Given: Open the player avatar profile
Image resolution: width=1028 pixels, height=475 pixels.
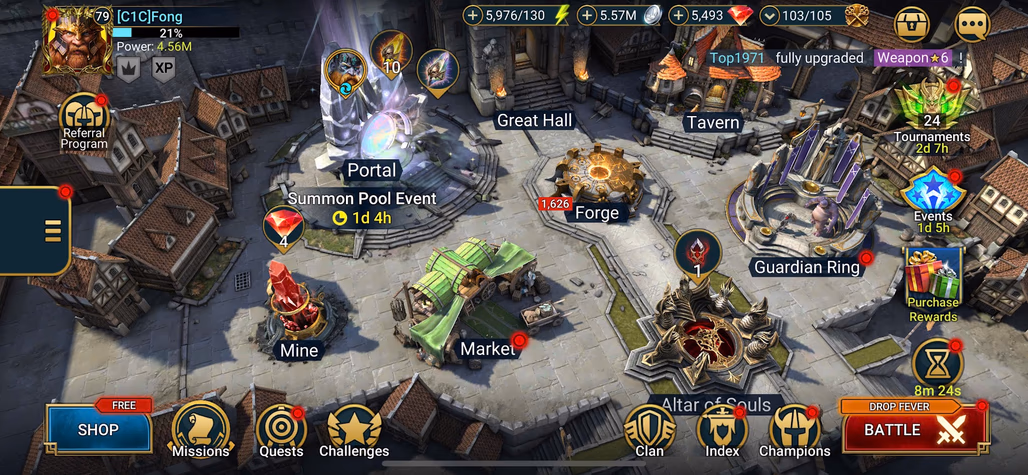Looking at the screenshot, I should pos(78,42).
